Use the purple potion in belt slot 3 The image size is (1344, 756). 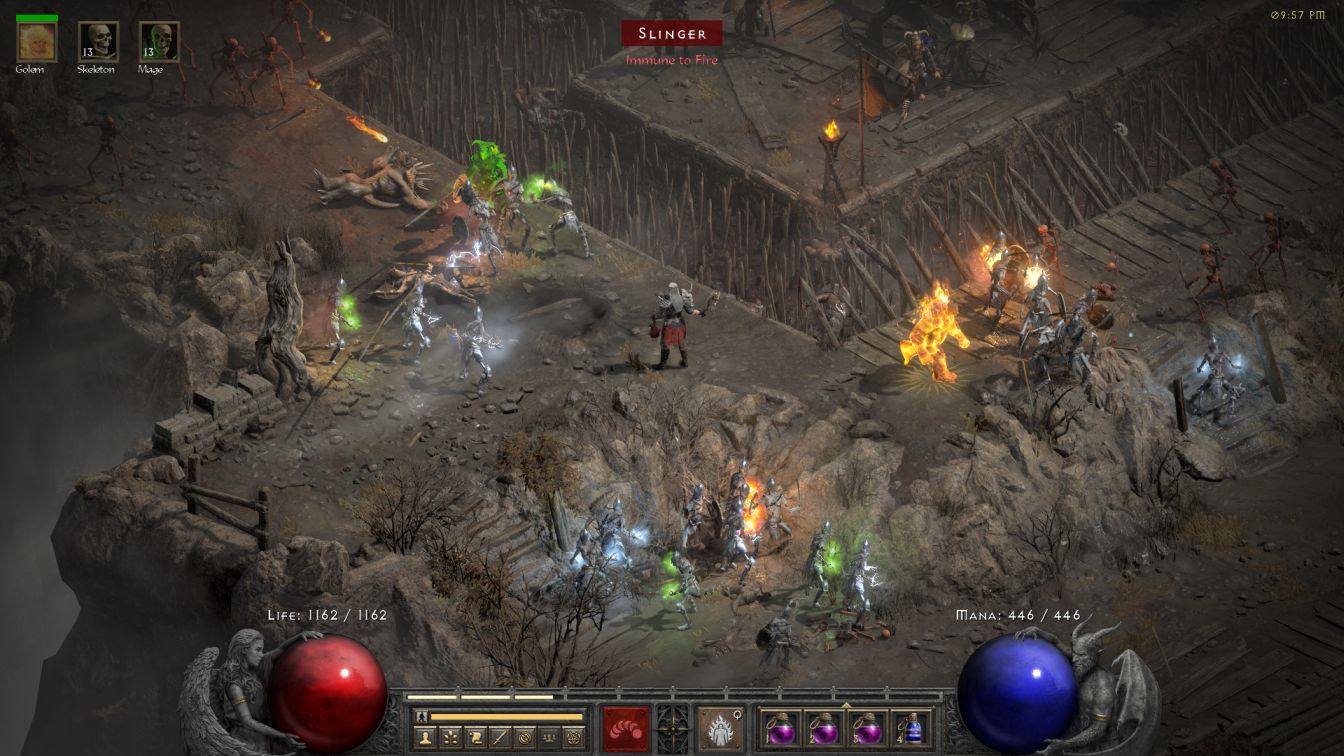click(x=866, y=729)
